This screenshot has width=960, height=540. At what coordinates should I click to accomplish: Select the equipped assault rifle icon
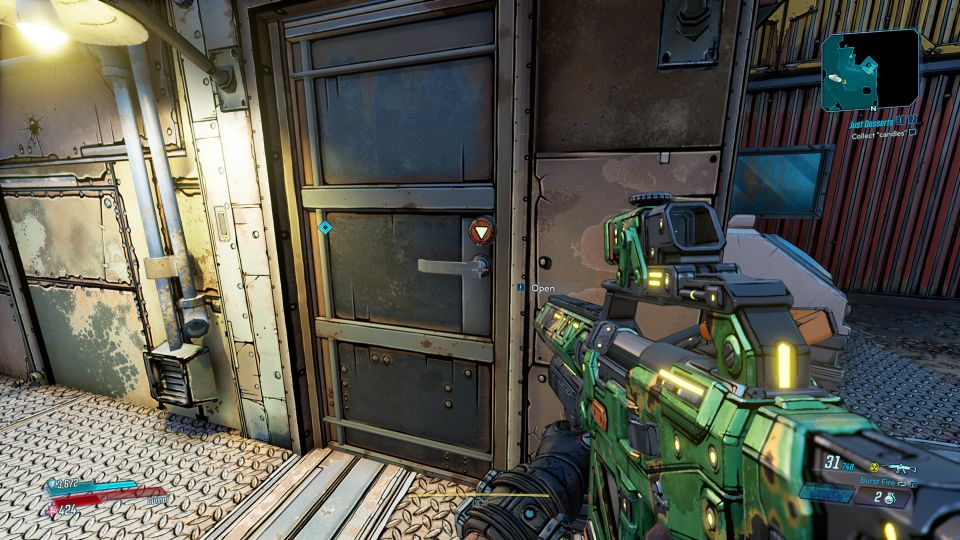901,468
